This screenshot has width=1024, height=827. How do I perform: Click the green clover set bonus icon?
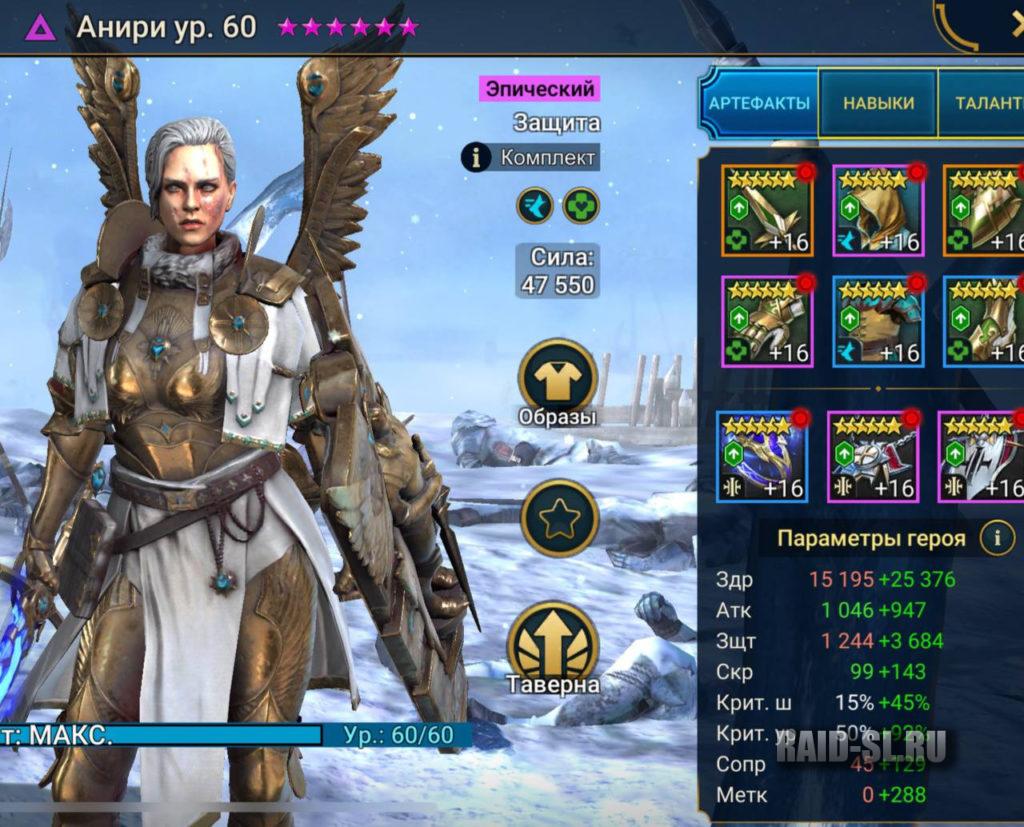click(581, 206)
